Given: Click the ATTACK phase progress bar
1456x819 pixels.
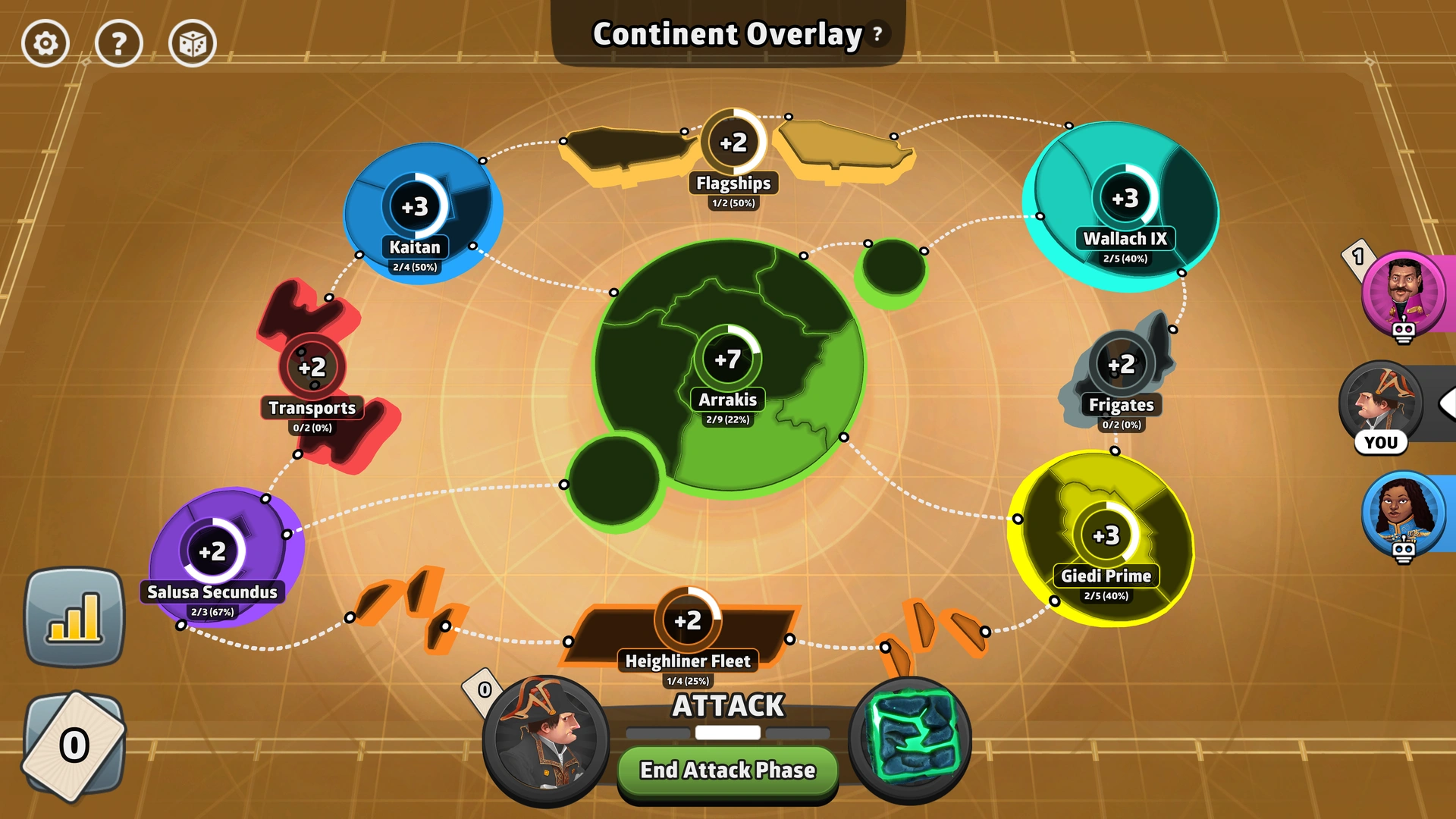Looking at the screenshot, I should 726,733.
